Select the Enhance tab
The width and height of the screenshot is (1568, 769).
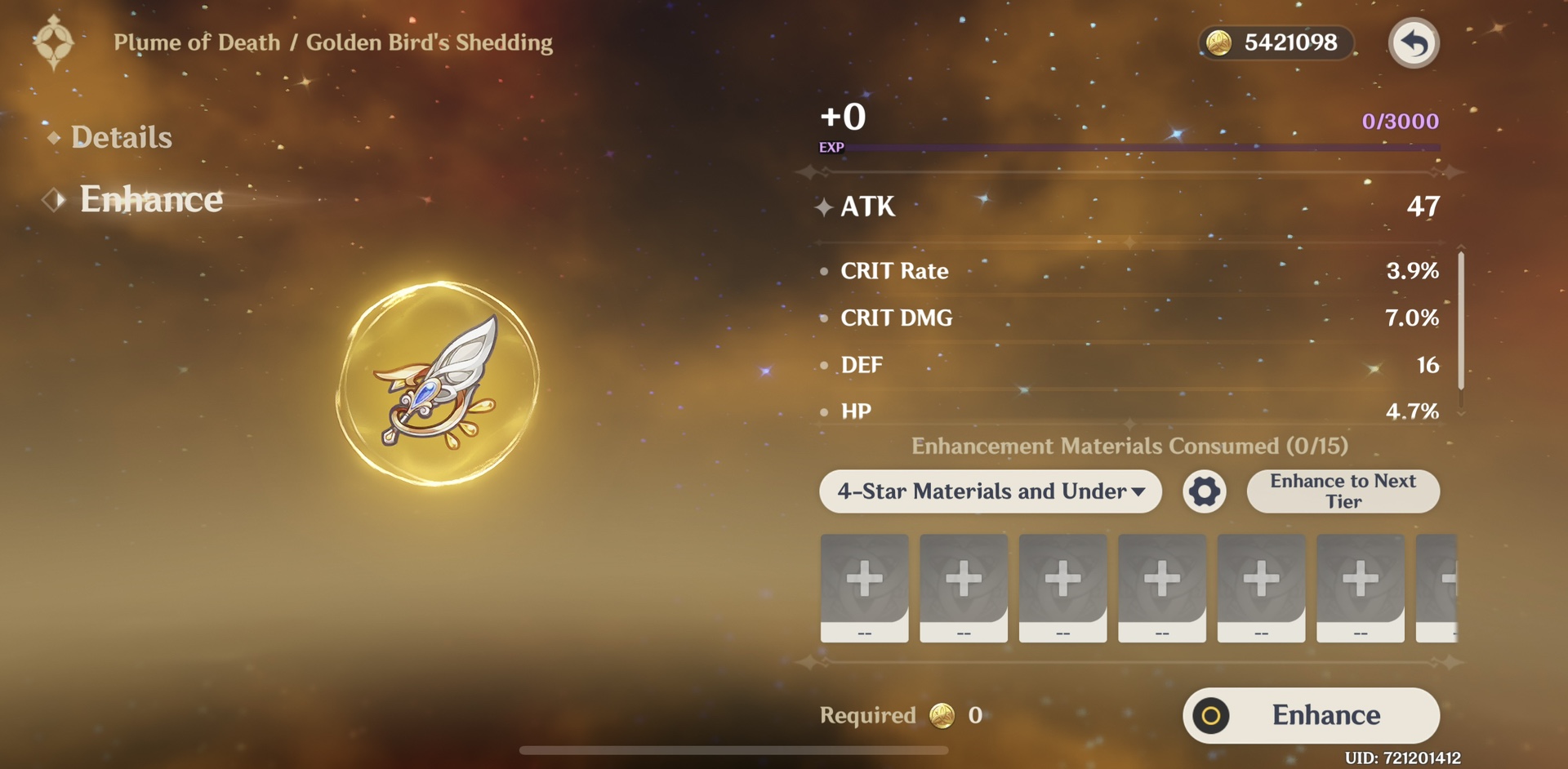pyautogui.click(x=150, y=199)
